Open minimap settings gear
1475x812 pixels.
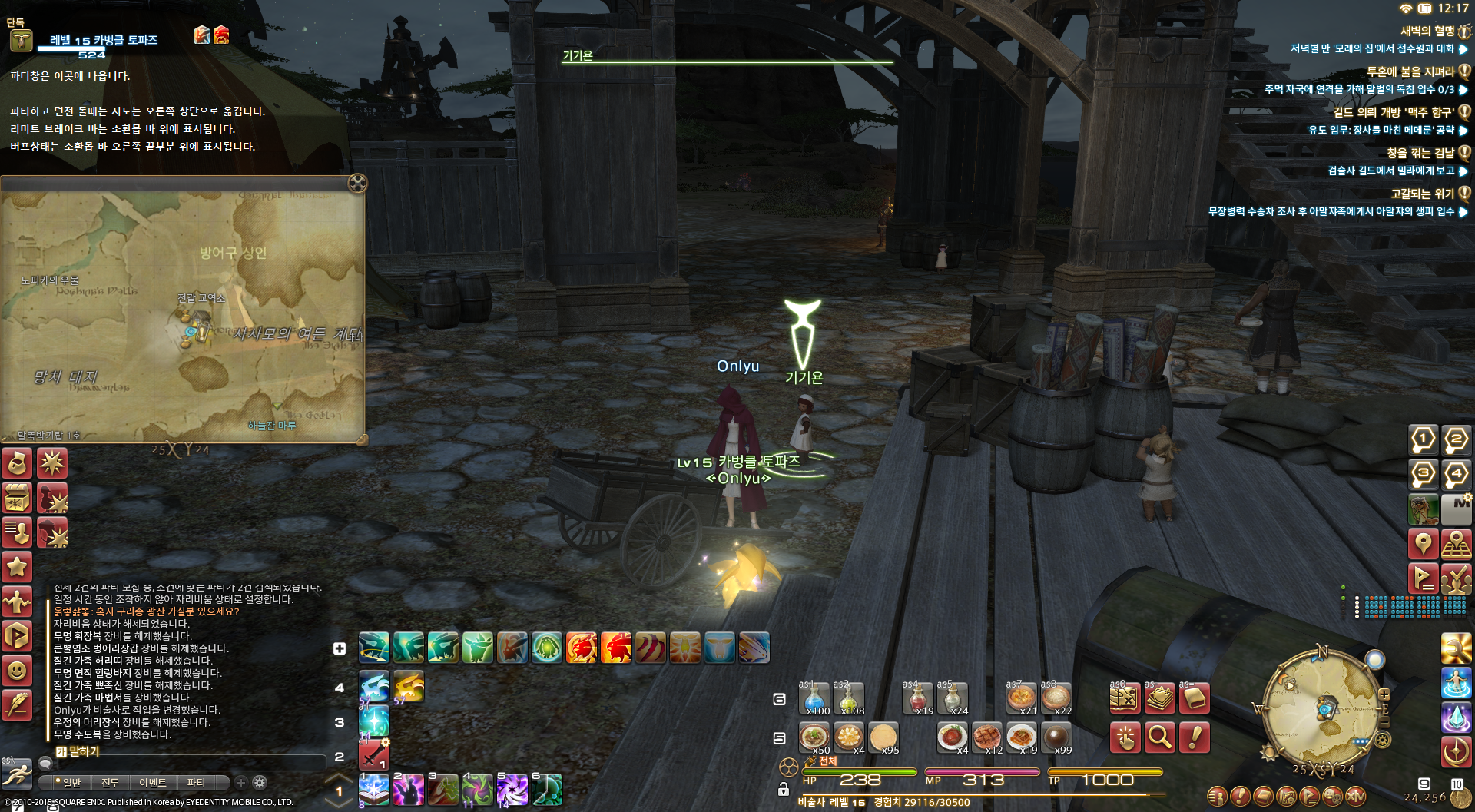(1382, 740)
